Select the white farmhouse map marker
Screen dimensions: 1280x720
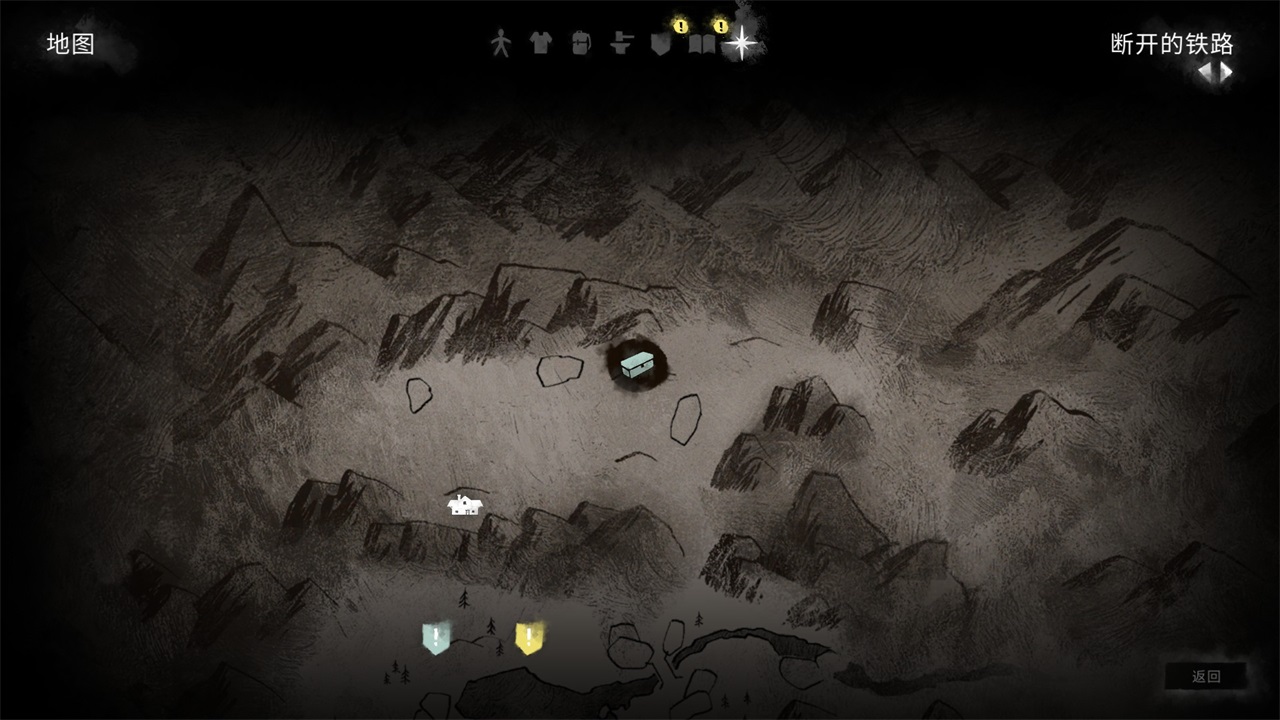tap(465, 505)
